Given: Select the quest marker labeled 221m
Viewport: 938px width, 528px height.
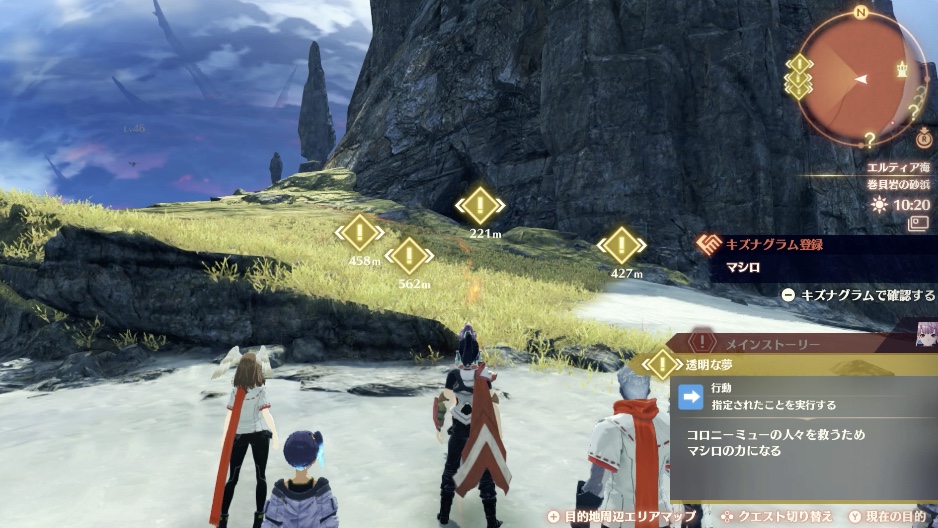Looking at the screenshot, I should coord(480,206).
